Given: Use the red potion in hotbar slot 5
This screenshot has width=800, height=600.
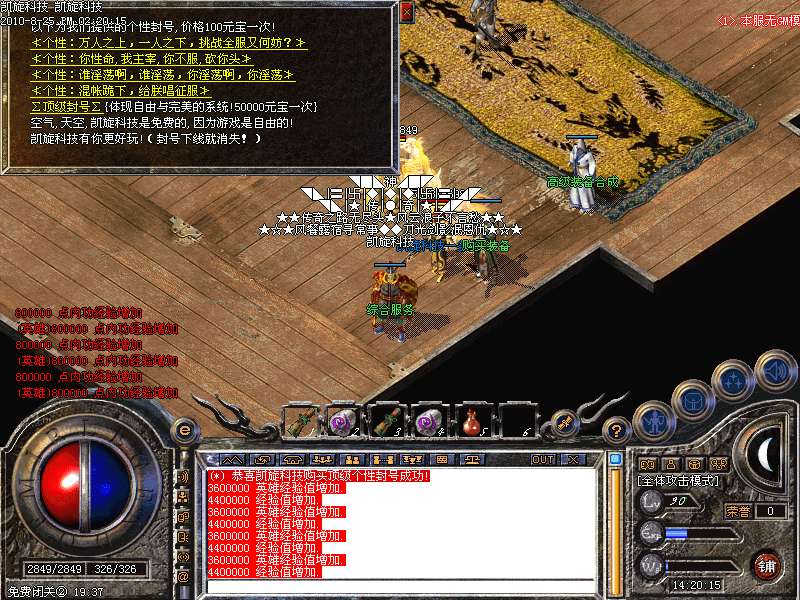Looking at the screenshot, I should (472, 420).
